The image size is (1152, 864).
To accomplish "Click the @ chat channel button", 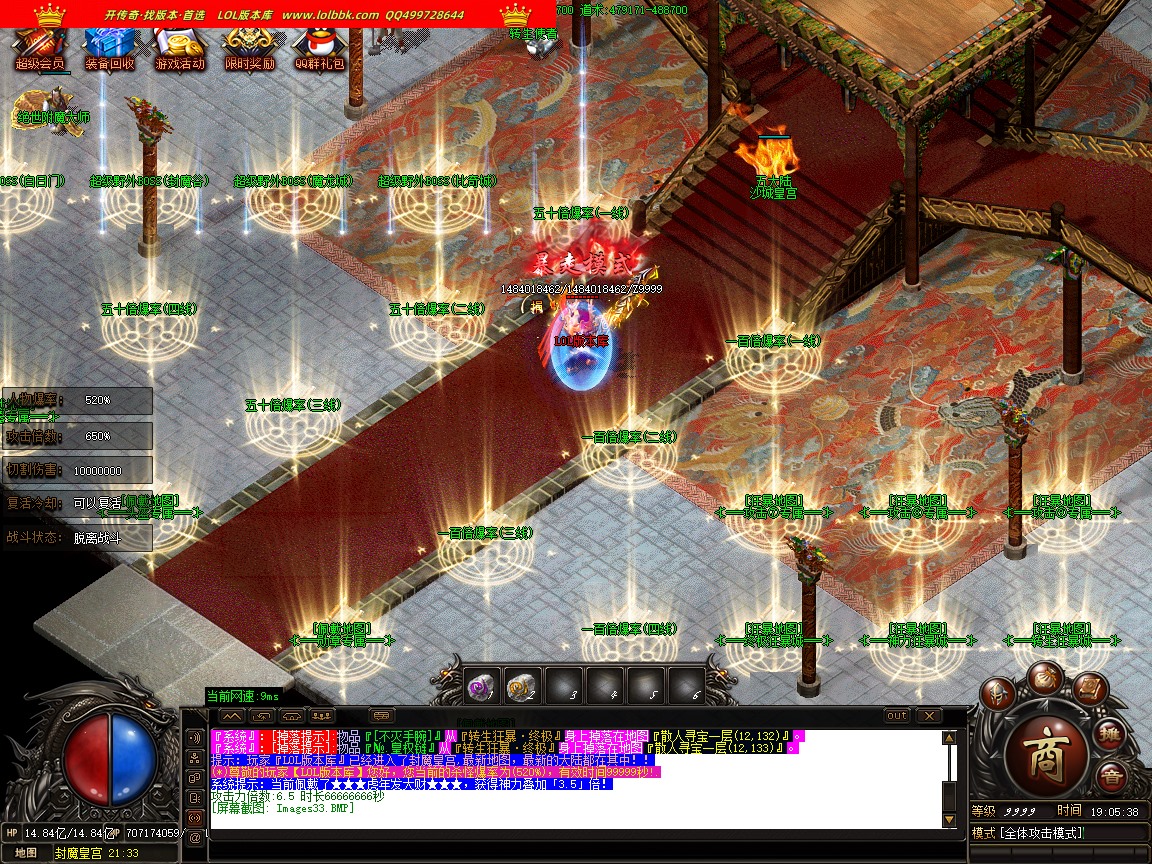I will coord(195,836).
